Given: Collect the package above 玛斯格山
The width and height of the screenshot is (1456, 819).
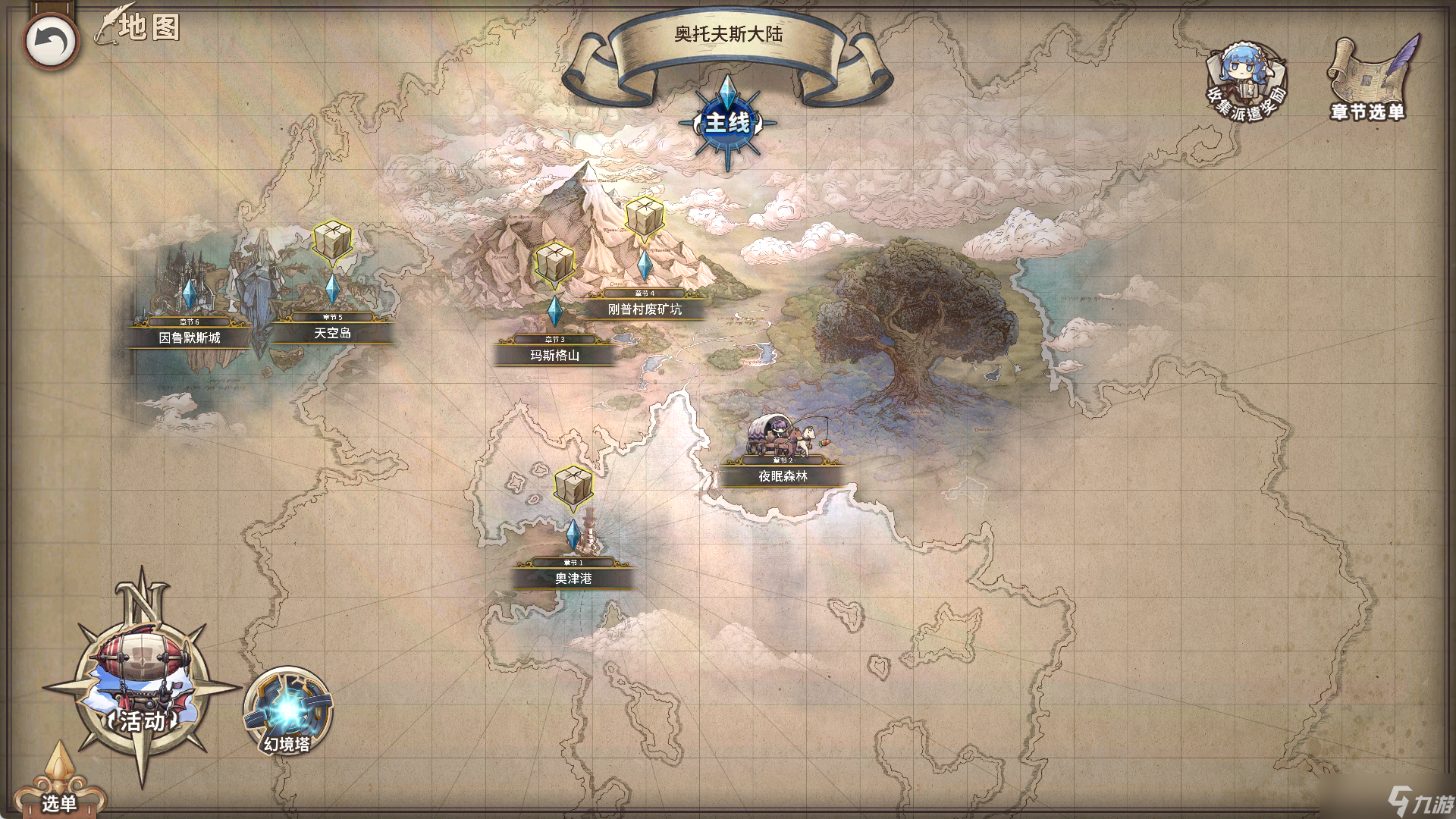Looking at the screenshot, I should [554, 264].
